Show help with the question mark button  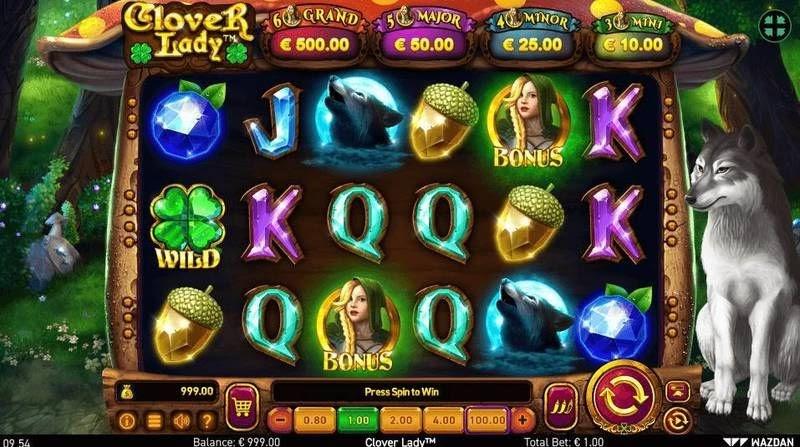coord(207,421)
